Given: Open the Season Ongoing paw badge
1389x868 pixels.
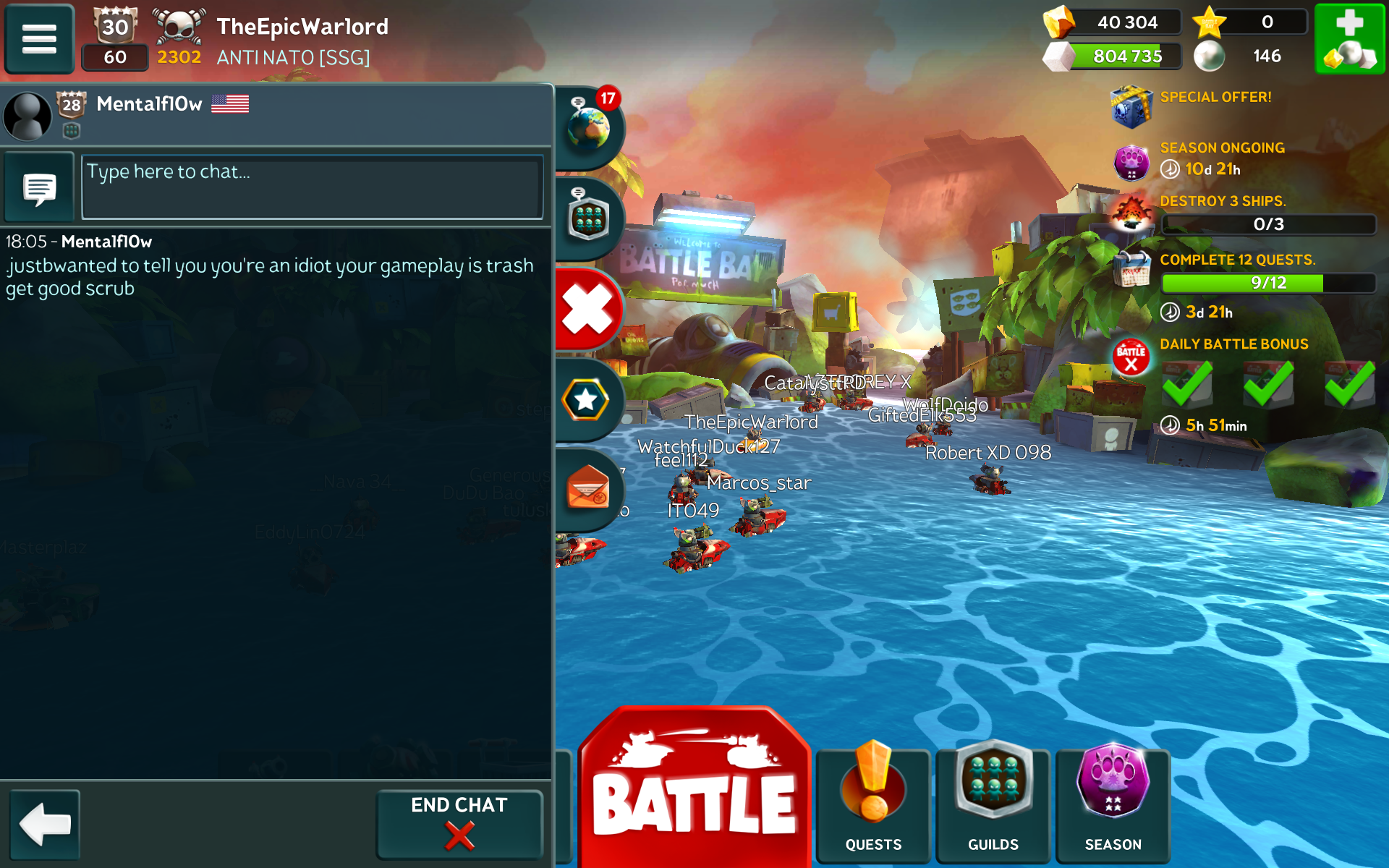Looking at the screenshot, I should click(x=1131, y=161).
